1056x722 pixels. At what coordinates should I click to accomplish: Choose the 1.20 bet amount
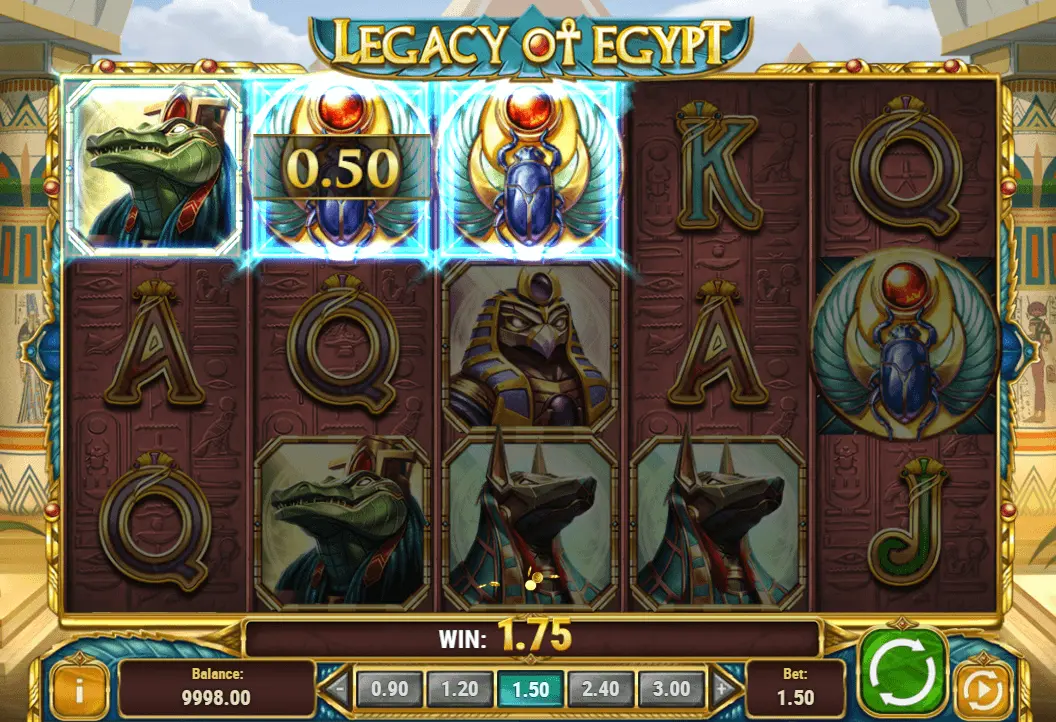(459, 688)
